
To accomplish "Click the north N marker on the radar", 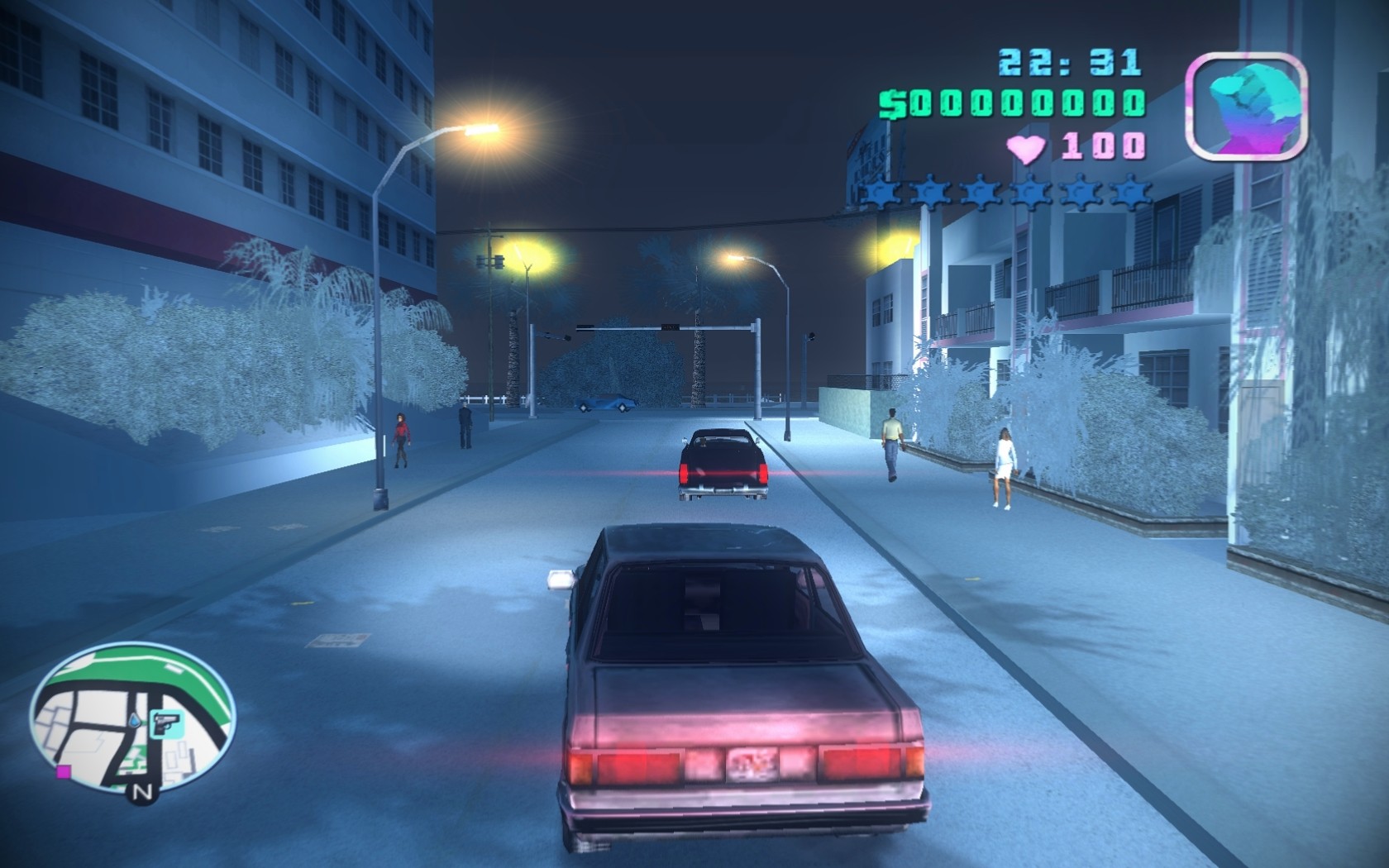I will [x=142, y=792].
